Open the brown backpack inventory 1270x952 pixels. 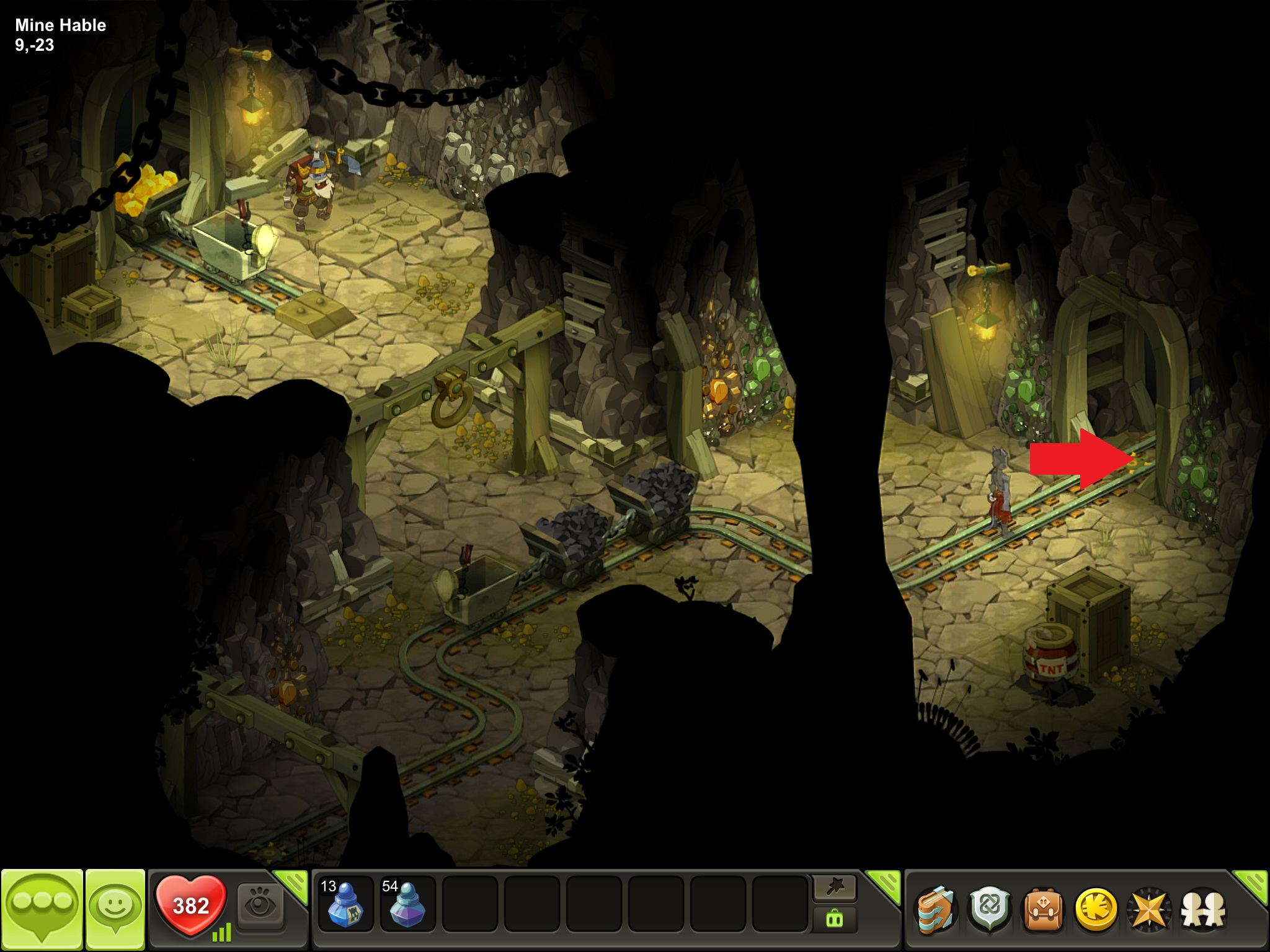click(1043, 909)
